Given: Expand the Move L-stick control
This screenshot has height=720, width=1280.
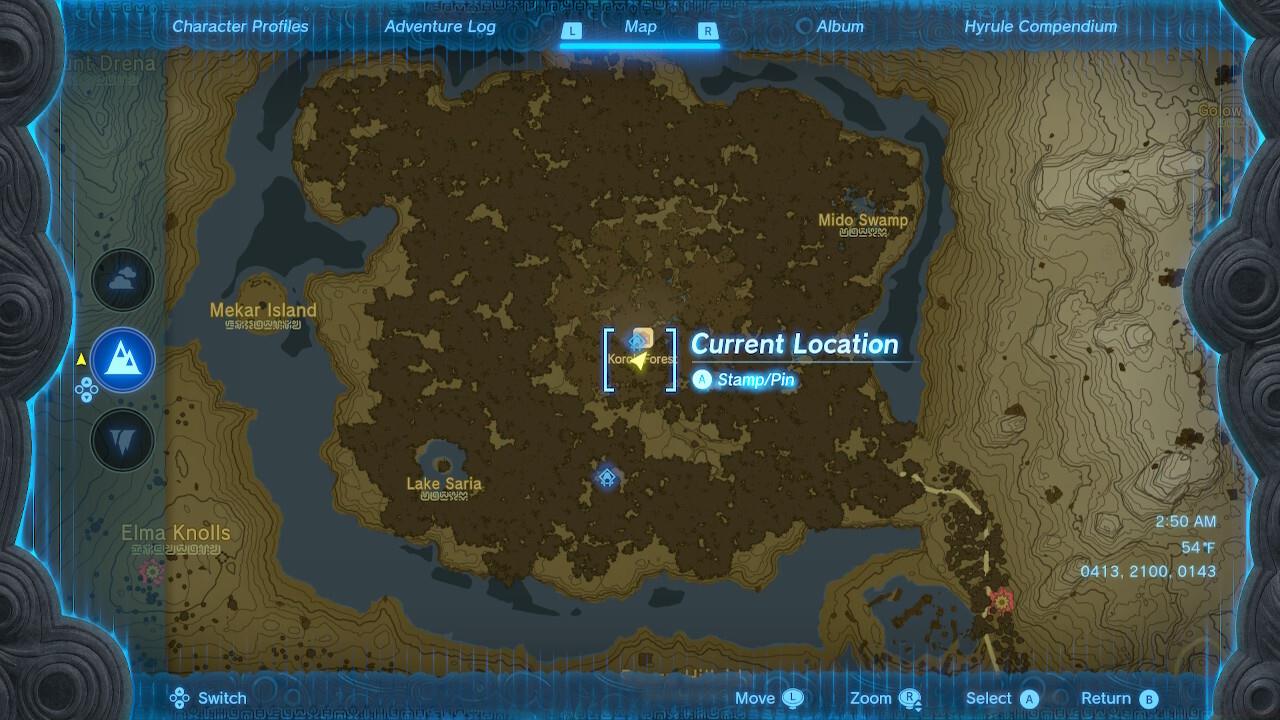Looking at the screenshot, I should pyautogui.click(x=795, y=697).
